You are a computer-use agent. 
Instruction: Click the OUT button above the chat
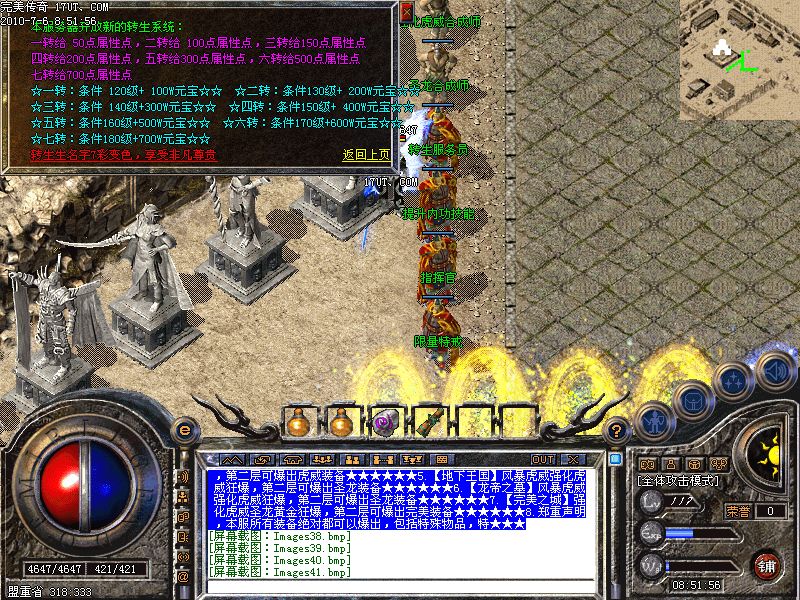pyautogui.click(x=544, y=459)
